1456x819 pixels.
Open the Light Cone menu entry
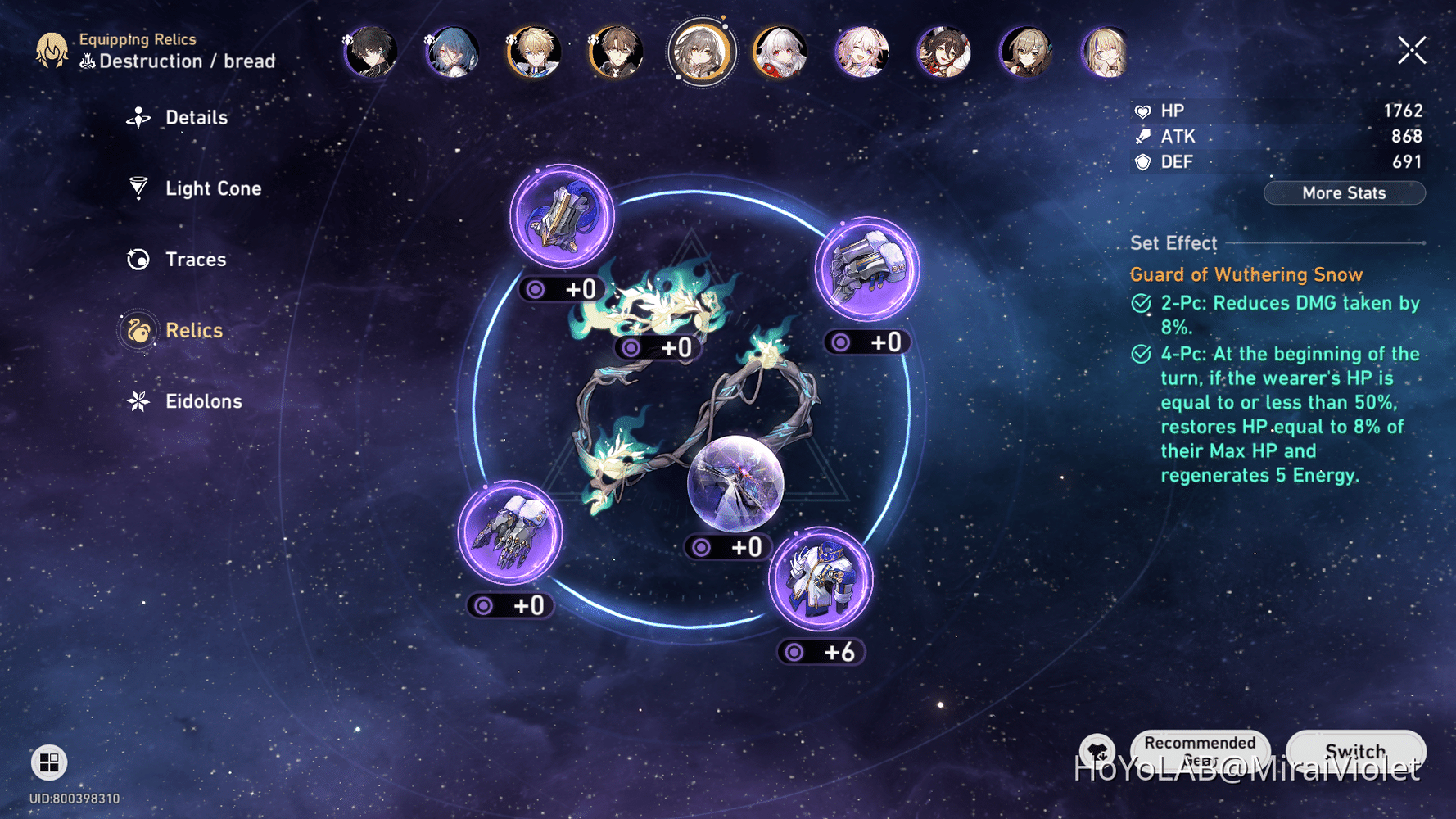pos(212,188)
